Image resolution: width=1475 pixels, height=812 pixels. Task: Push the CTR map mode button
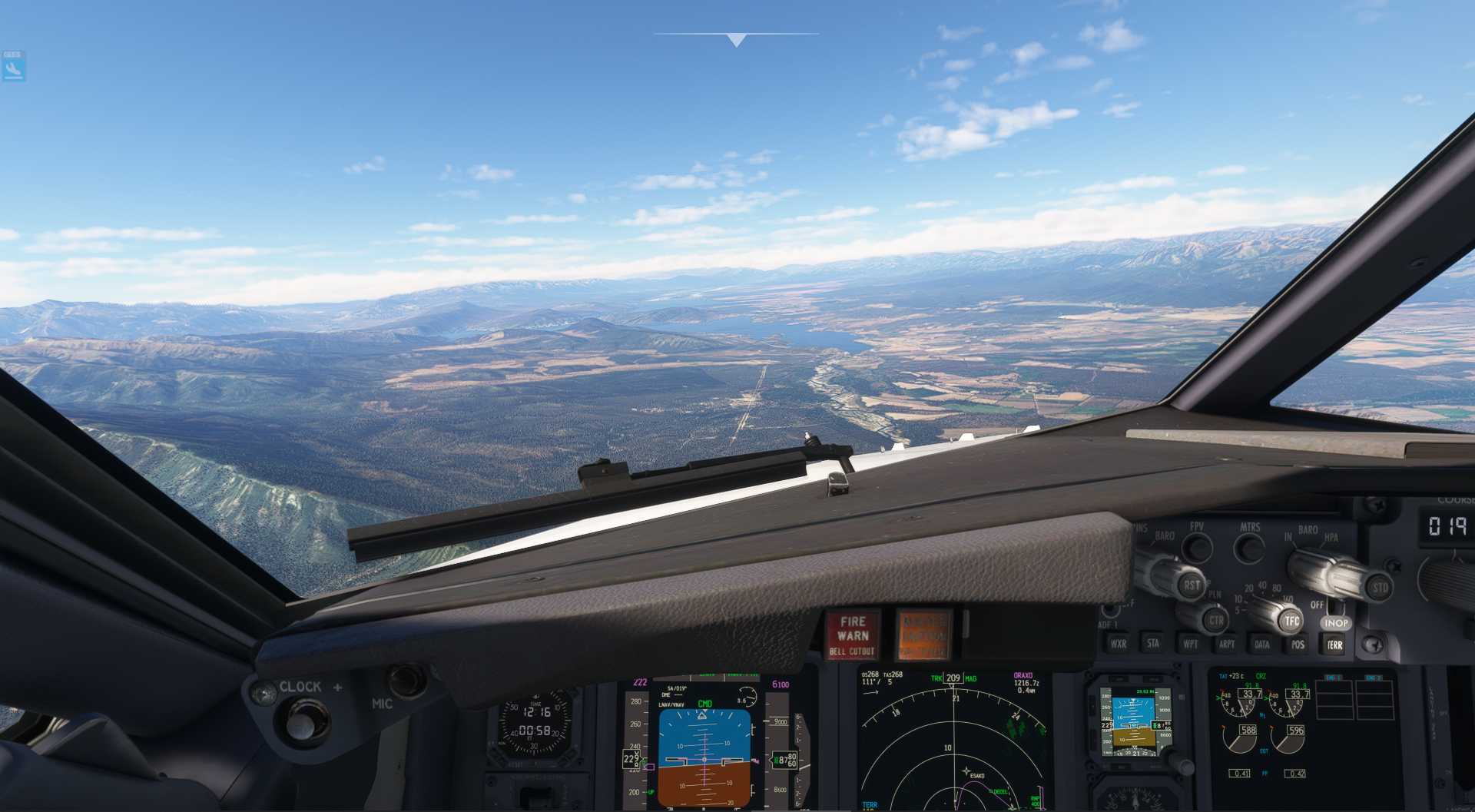click(1216, 620)
